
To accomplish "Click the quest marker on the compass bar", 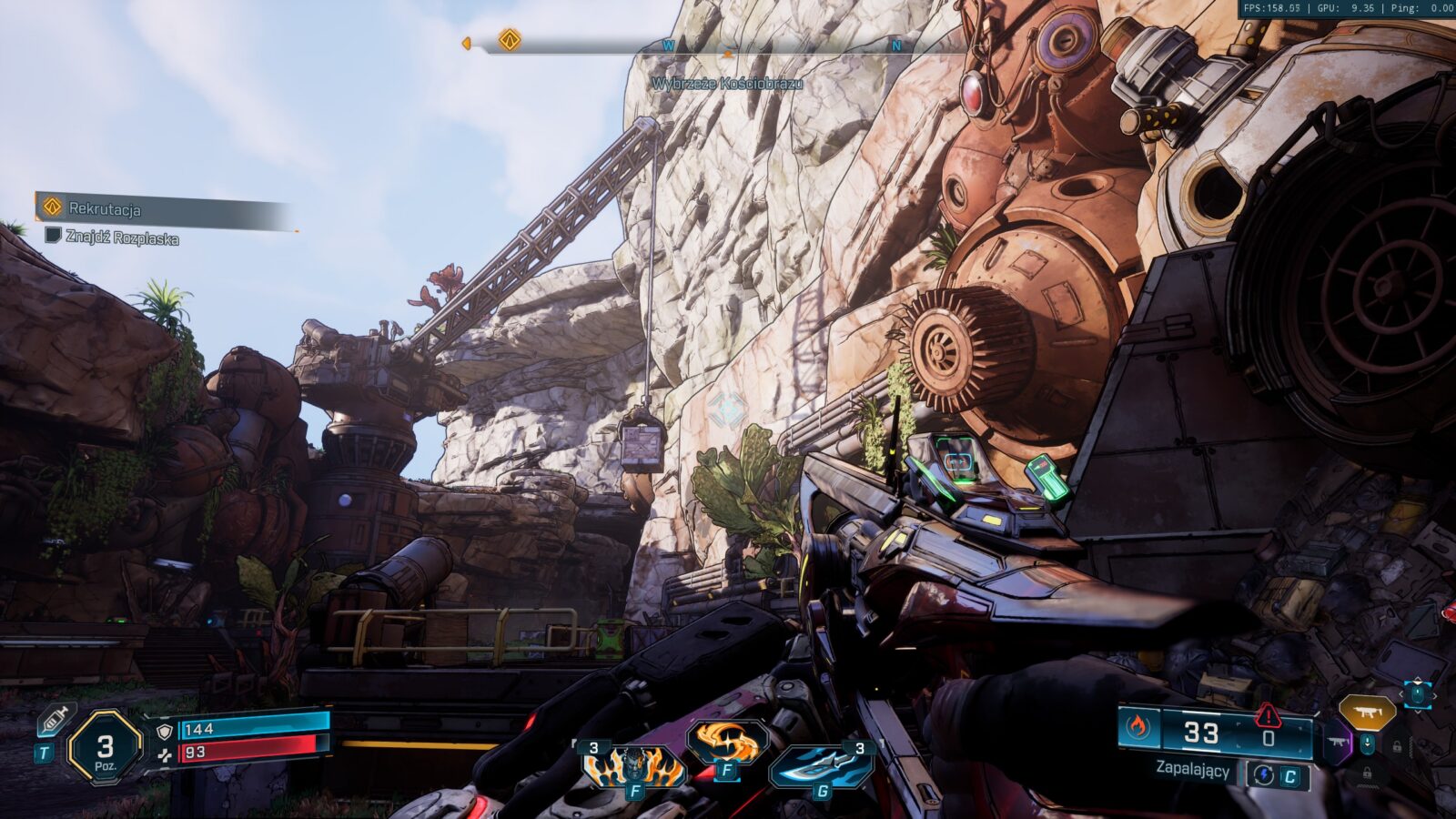I will (510, 40).
